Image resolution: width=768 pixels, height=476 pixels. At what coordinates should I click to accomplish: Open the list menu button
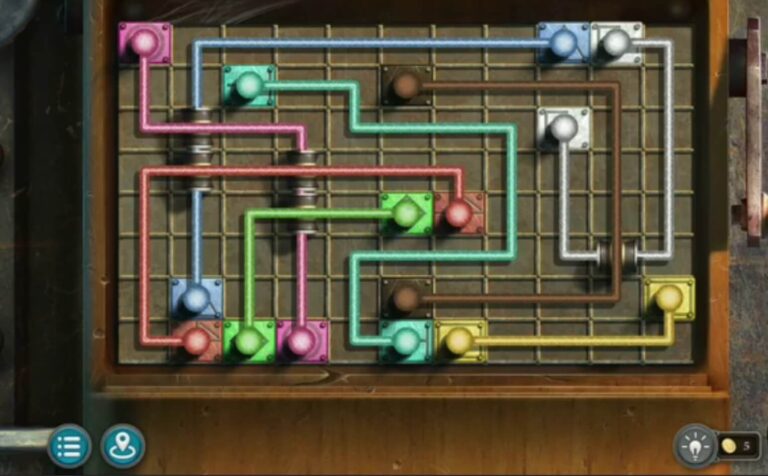[x=69, y=445]
